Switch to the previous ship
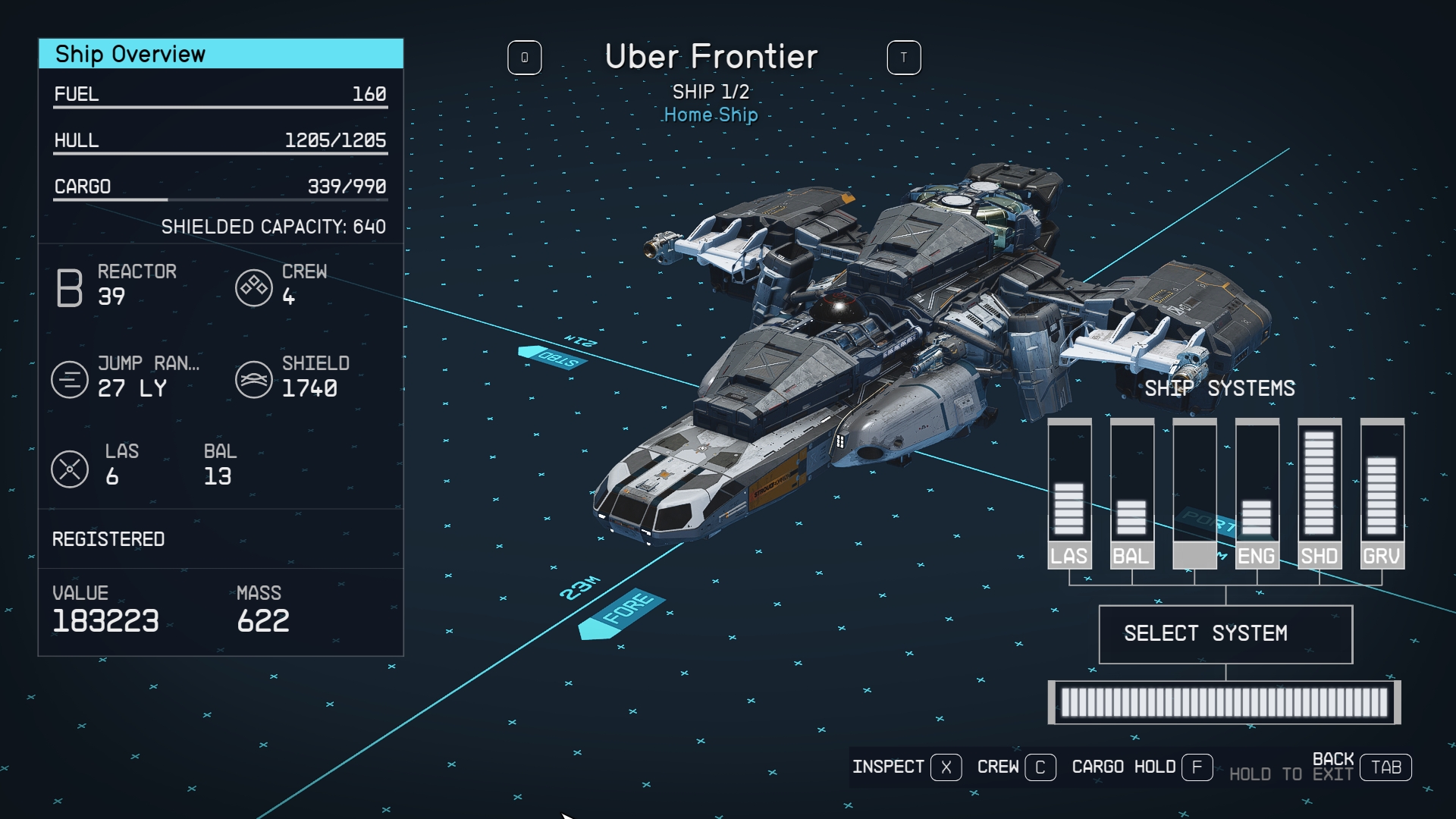 pos(525,58)
